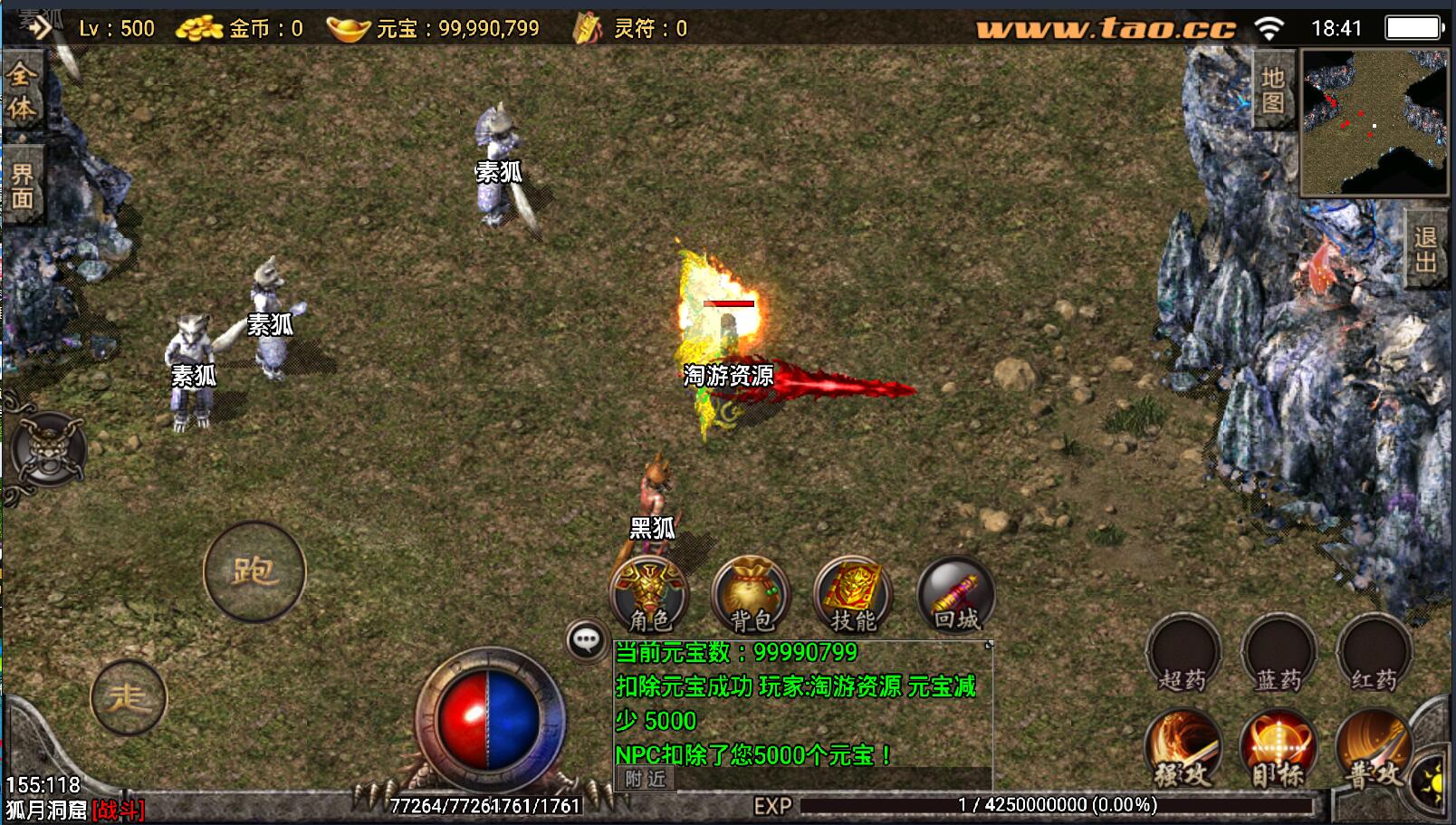Image resolution: width=1456 pixels, height=825 pixels.
Task: Select the 目标 target button
Action: coord(1279,748)
